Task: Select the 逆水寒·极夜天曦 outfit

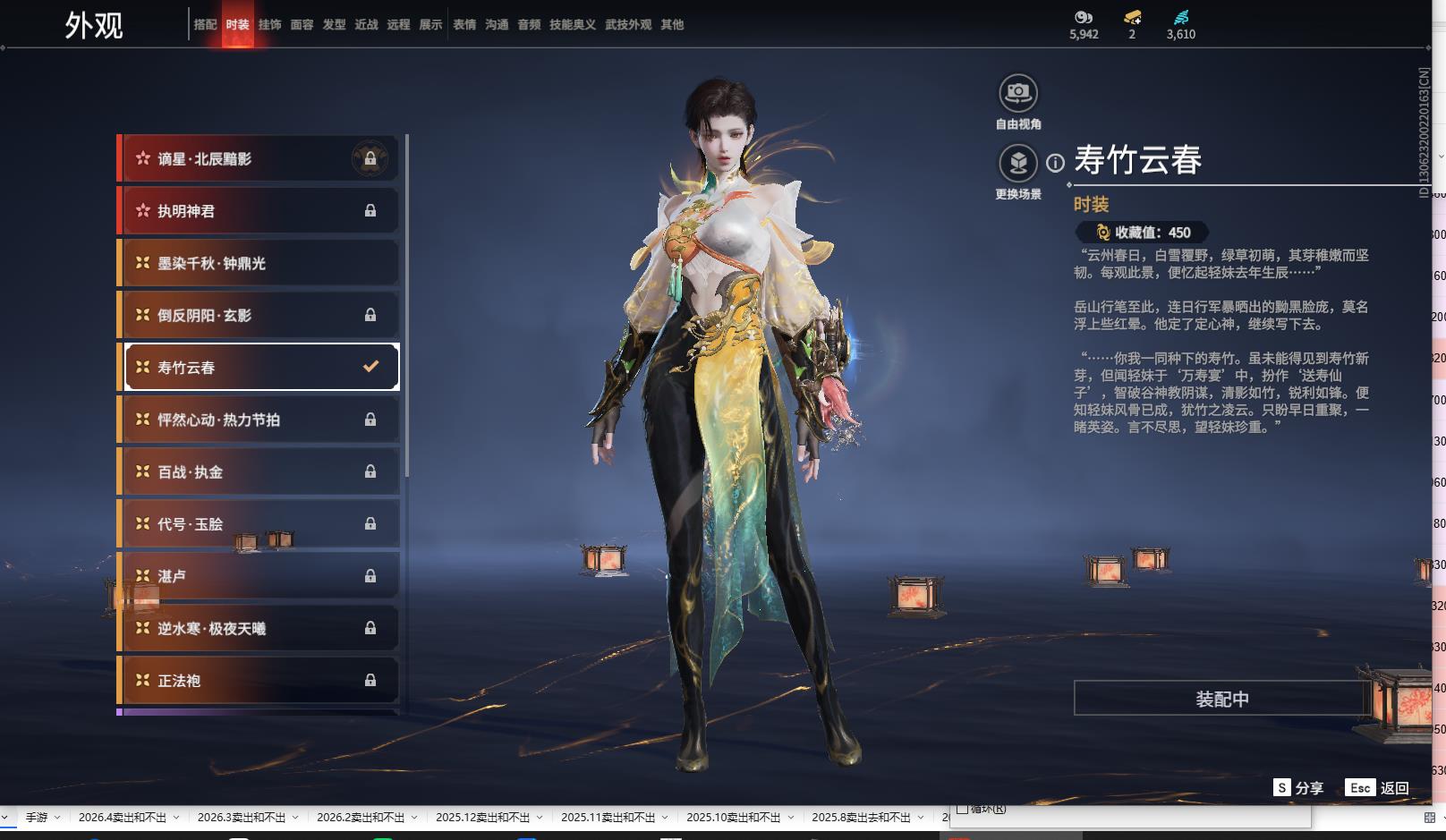Action: point(259,628)
